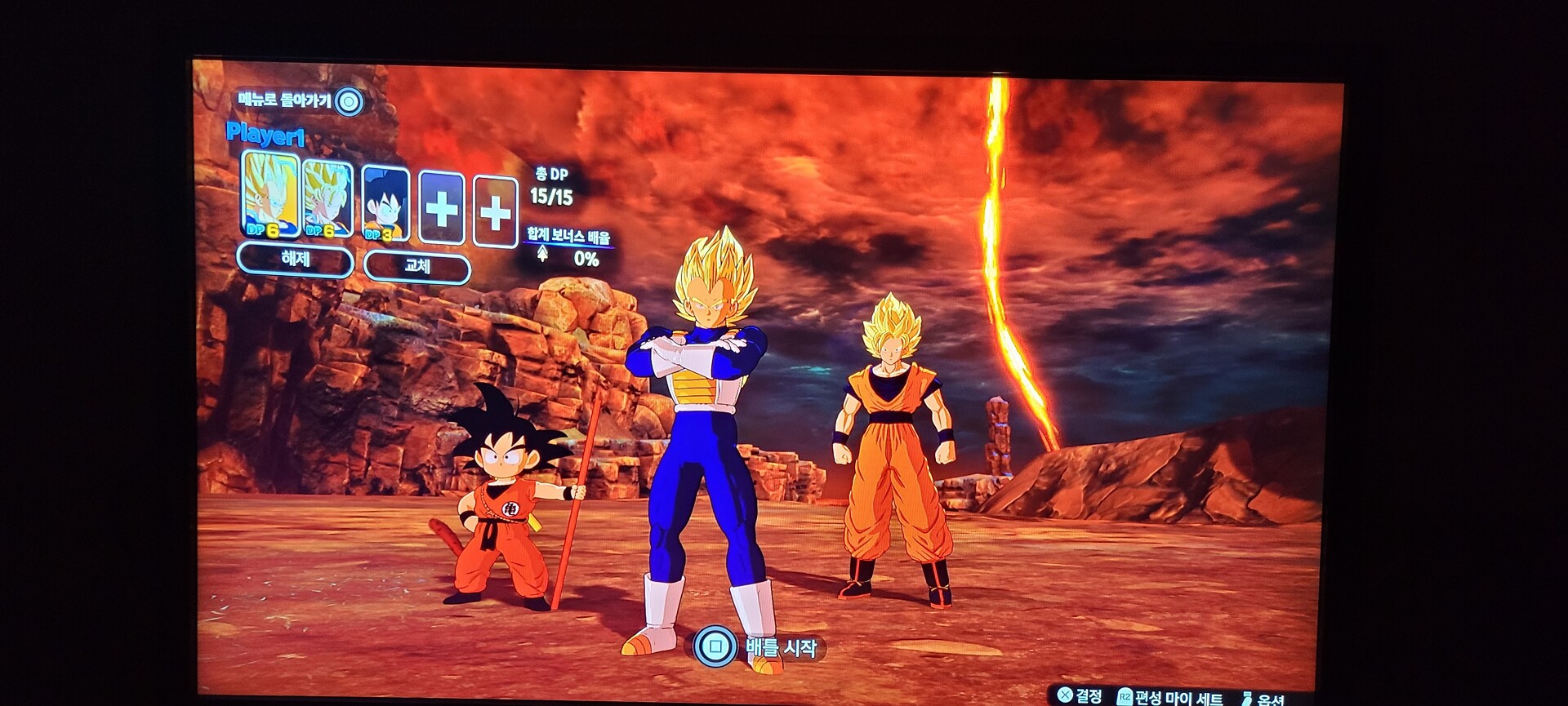Select the Super Saiyan Vegeta portrait slot

point(270,195)
